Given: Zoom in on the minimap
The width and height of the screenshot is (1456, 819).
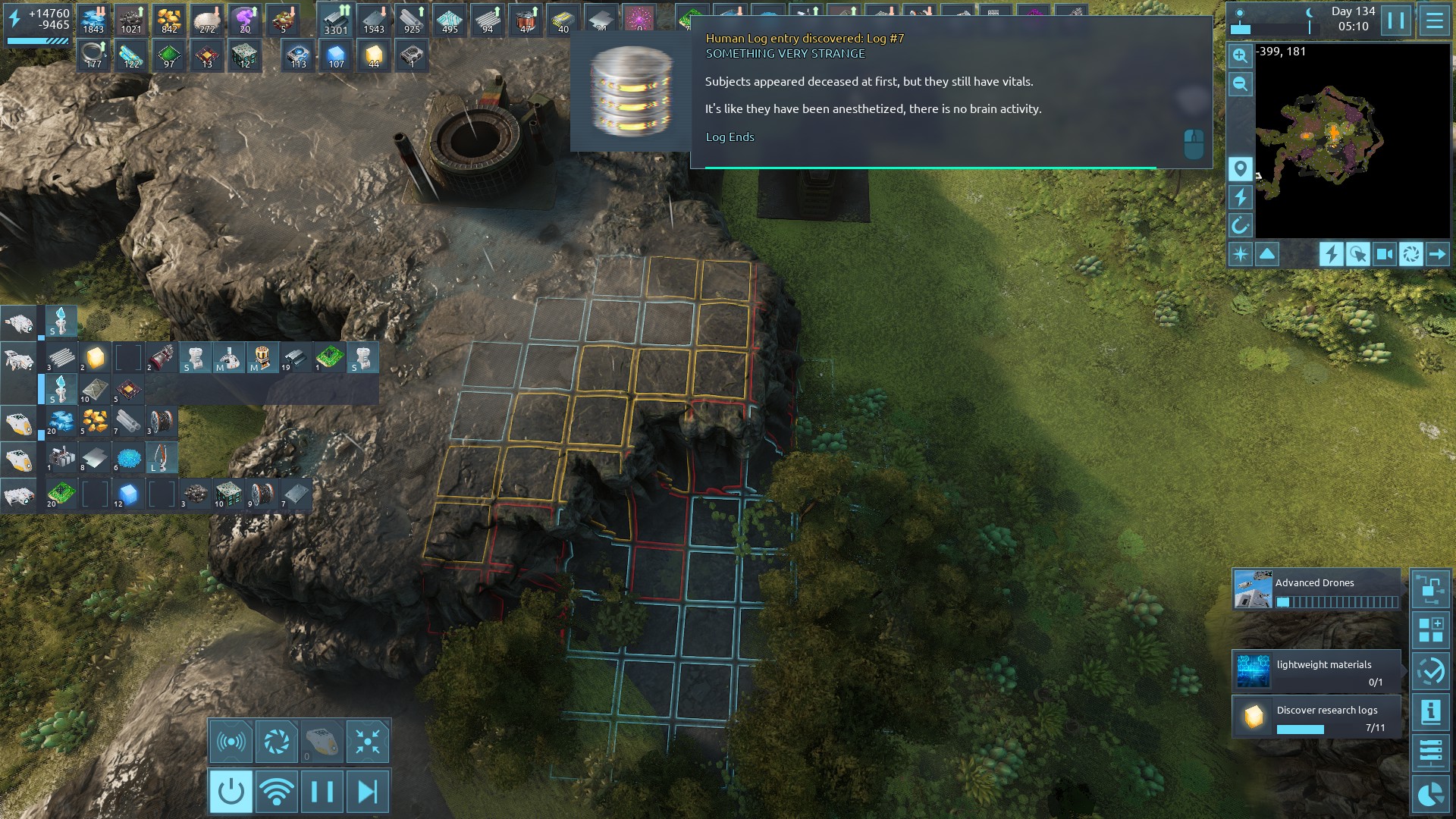Looking at the screenshot, I should pos(1240,55).
